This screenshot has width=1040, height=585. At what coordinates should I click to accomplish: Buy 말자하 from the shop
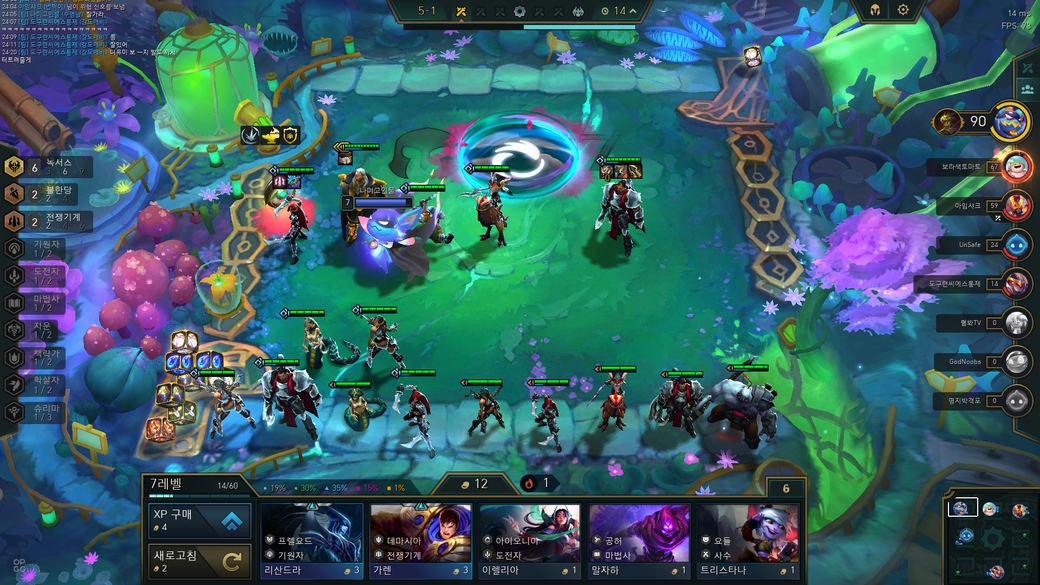[x=640, y=541]
